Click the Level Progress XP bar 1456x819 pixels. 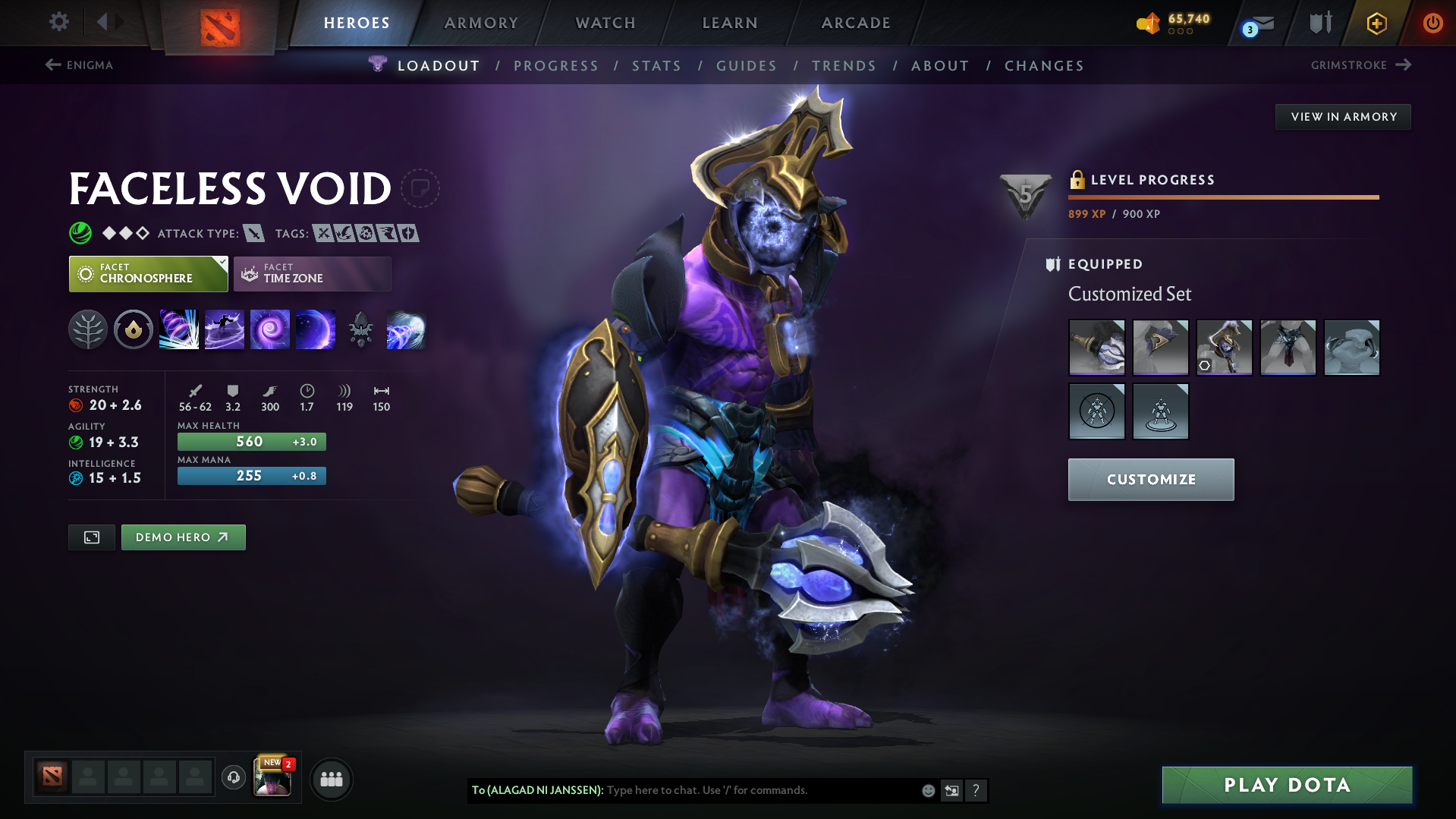click(1223, 197)
